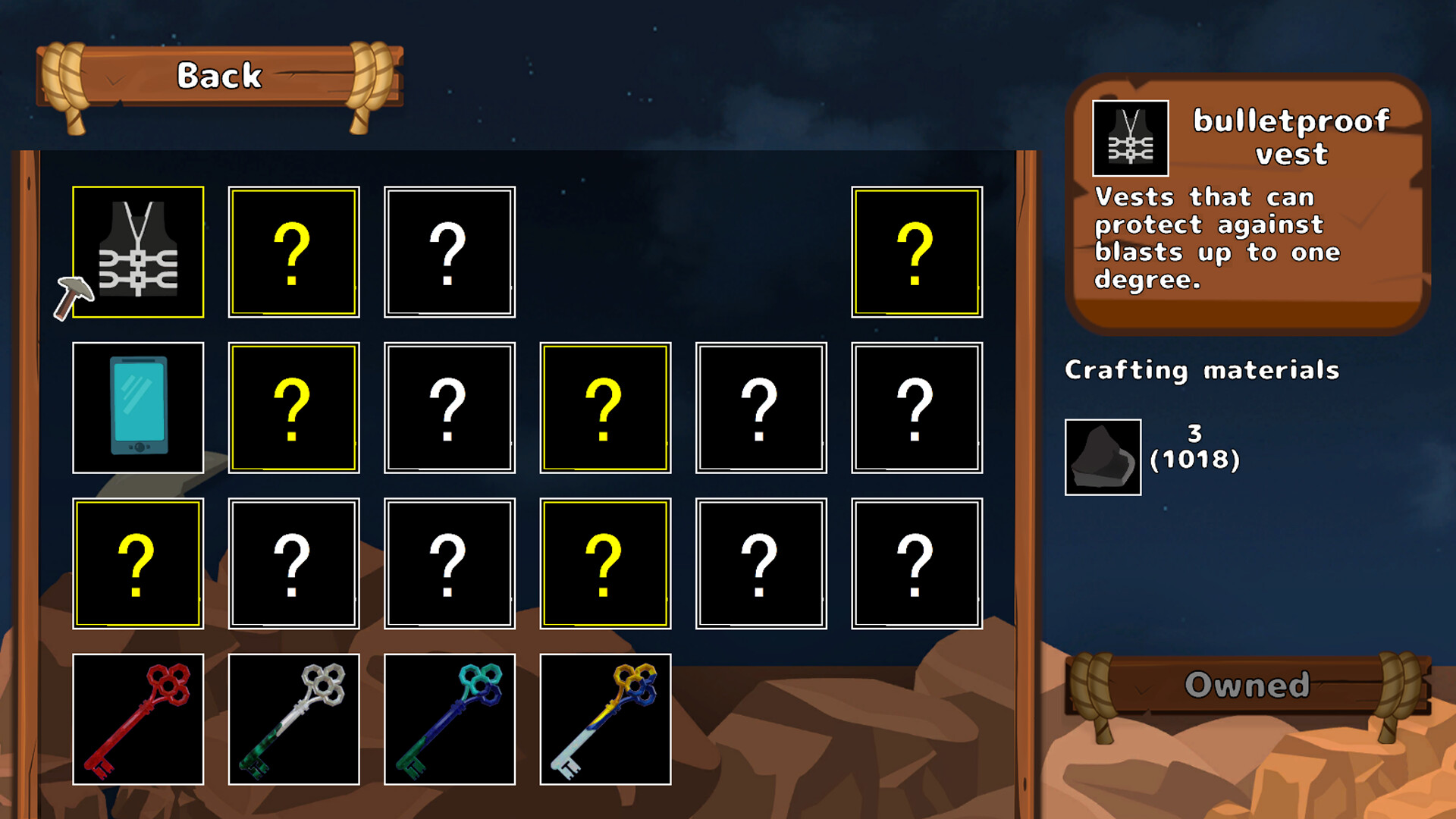Select the smartphone crafting recipe
Screen dimensions: 1456x819
(x=138, y=407)
